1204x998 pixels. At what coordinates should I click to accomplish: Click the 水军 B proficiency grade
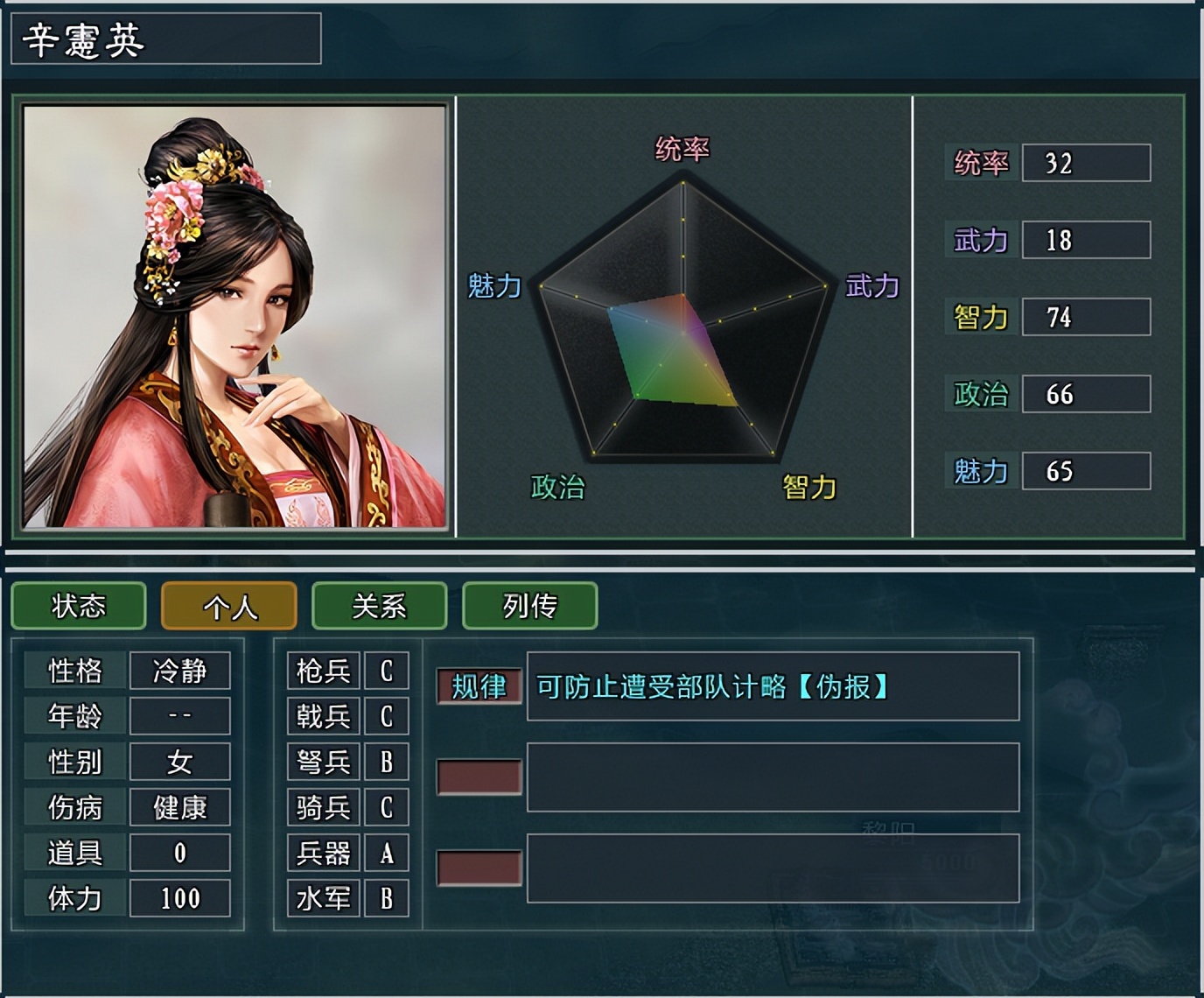coord(386,896)
